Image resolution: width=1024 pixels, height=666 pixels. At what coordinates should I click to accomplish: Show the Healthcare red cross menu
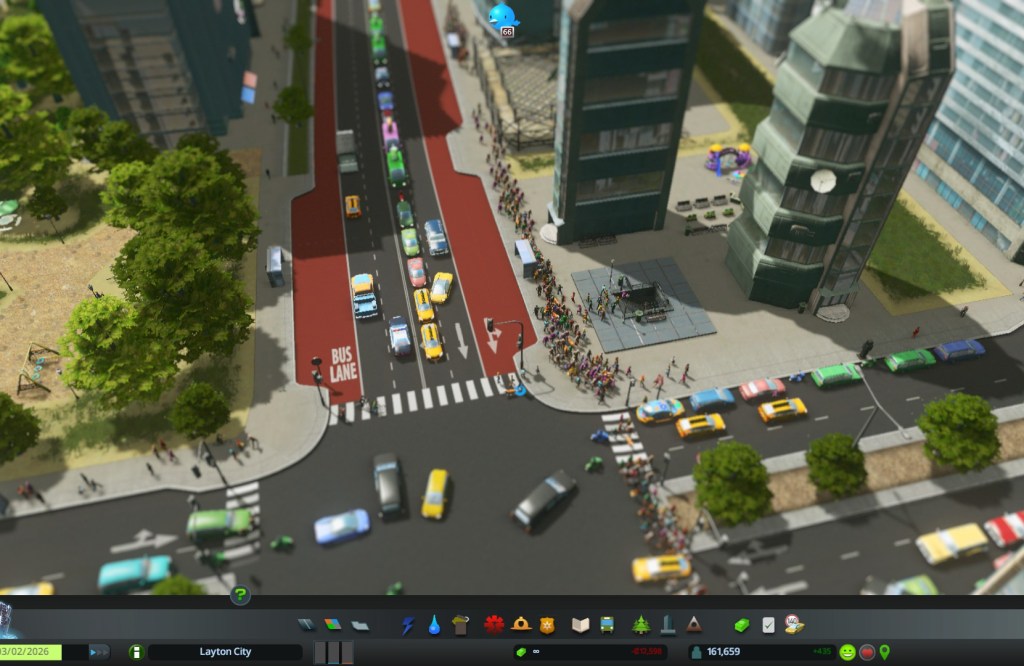[494, 625]
